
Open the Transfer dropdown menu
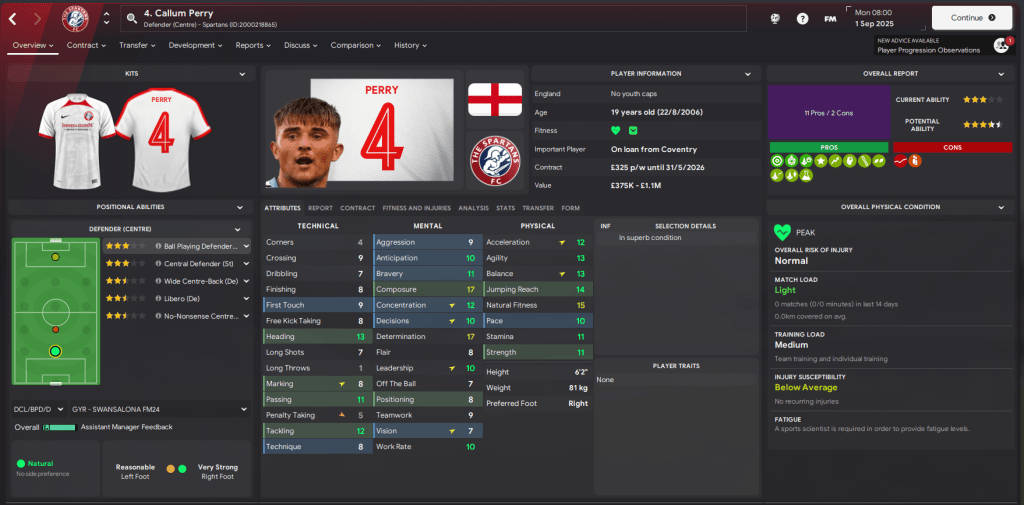point(138,45)
